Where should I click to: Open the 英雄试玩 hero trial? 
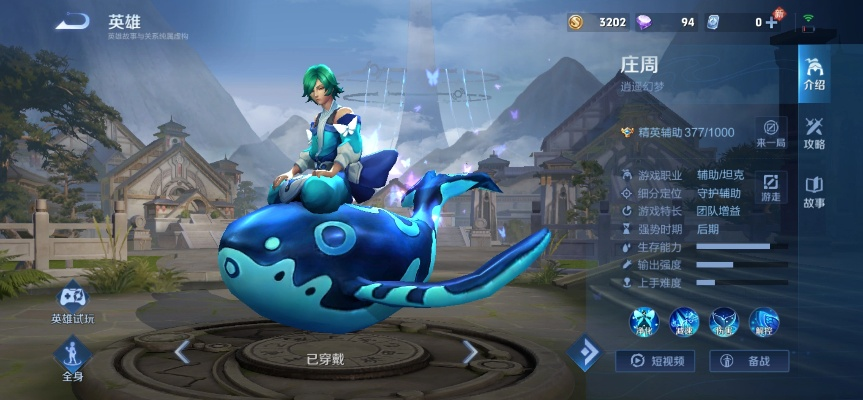[x=73, y=304]
